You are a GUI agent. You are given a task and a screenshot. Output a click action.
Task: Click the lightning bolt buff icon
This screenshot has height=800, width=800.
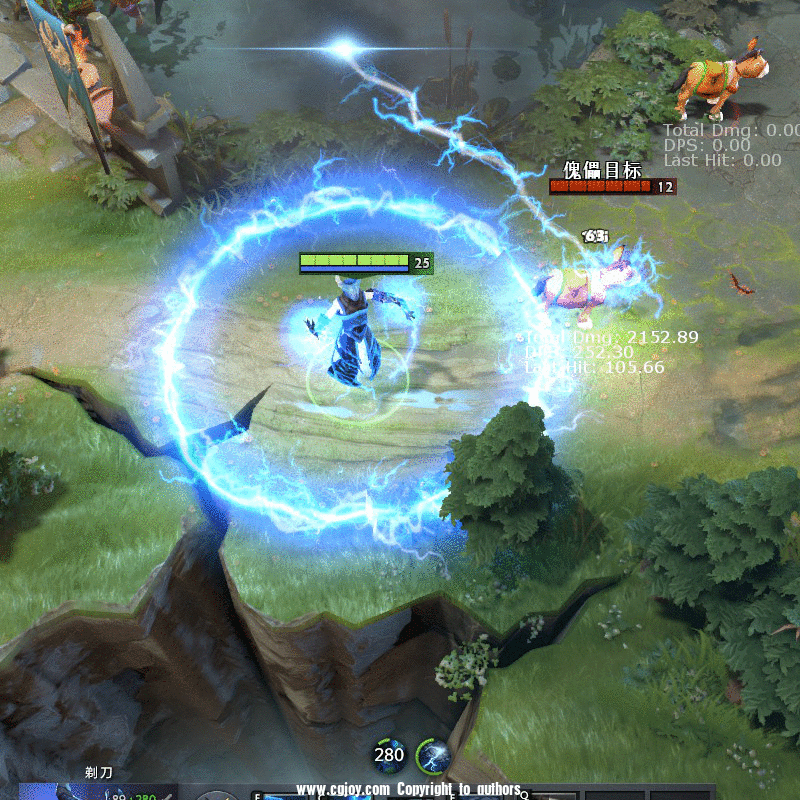coord(432,756)
